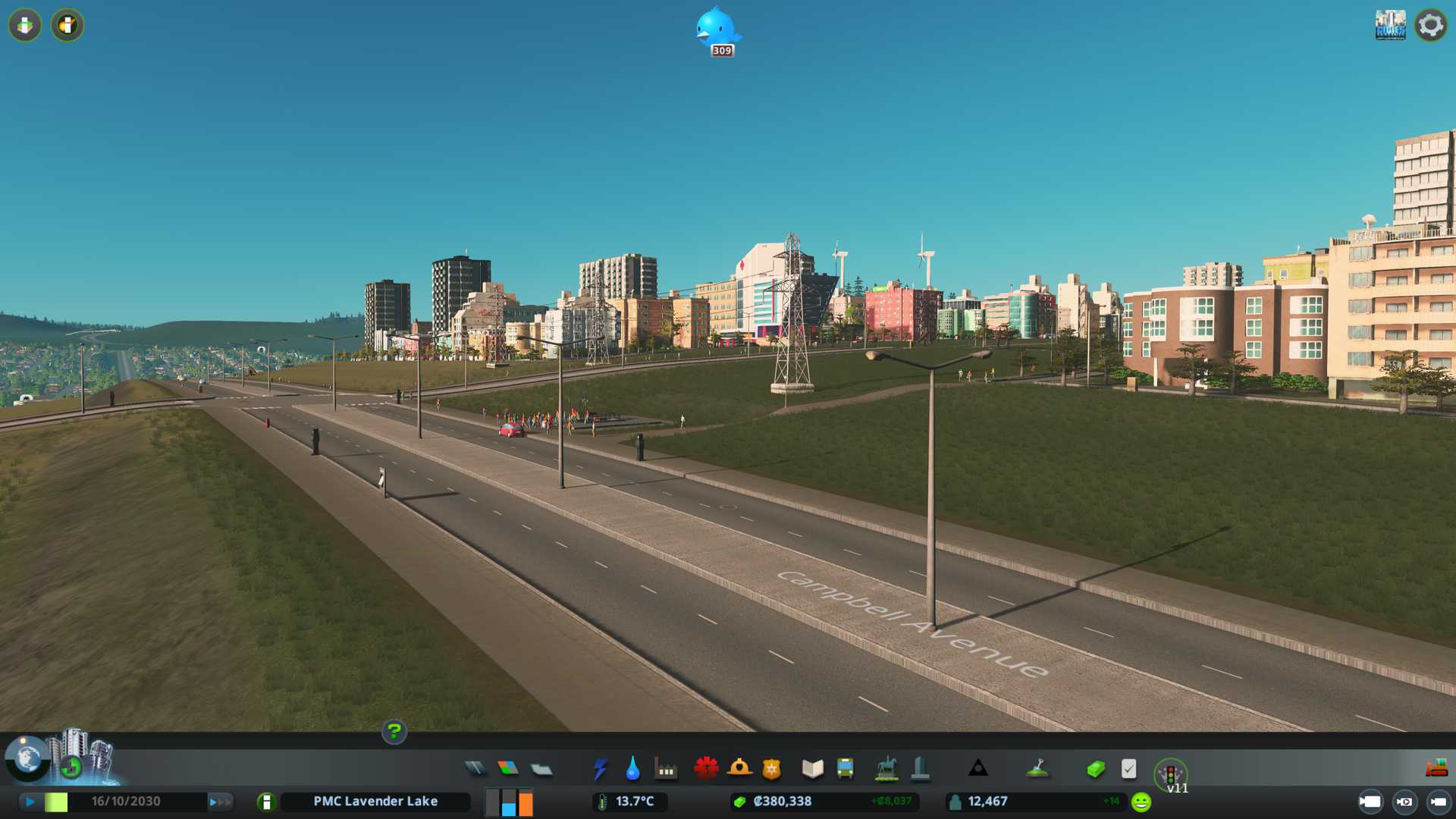The width and height of the screenshot is (1456, 819).
Task: Open the Policies checklist panel
Action: coord(1128,769)
